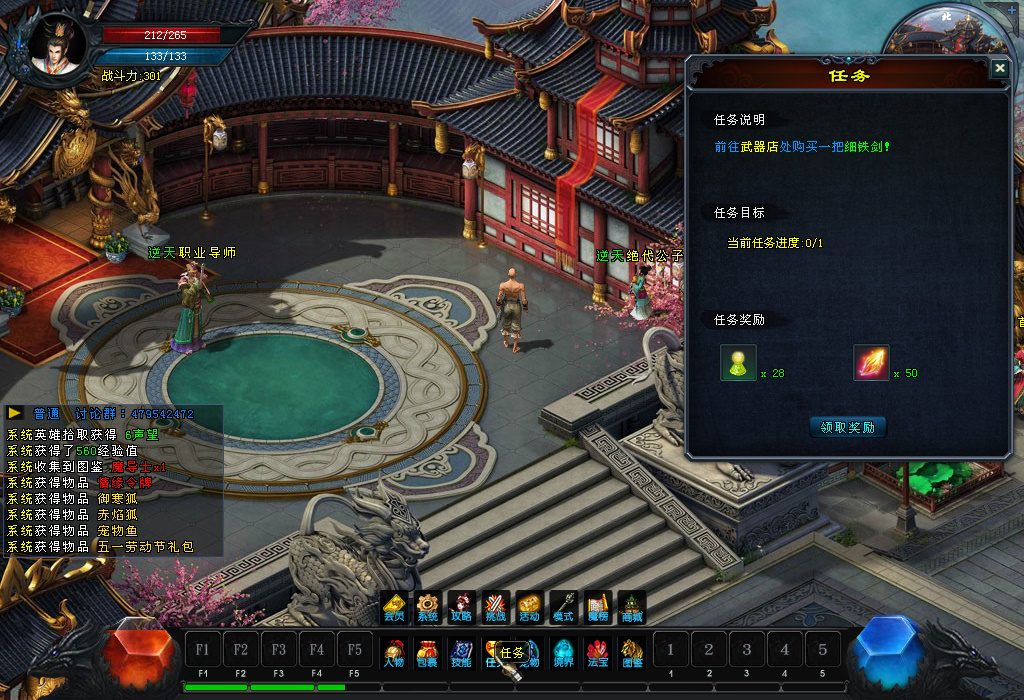Open the 活动 events menu
Image resolution: width=1024 pixels, height=700 pixels.
tap(530, 607)
